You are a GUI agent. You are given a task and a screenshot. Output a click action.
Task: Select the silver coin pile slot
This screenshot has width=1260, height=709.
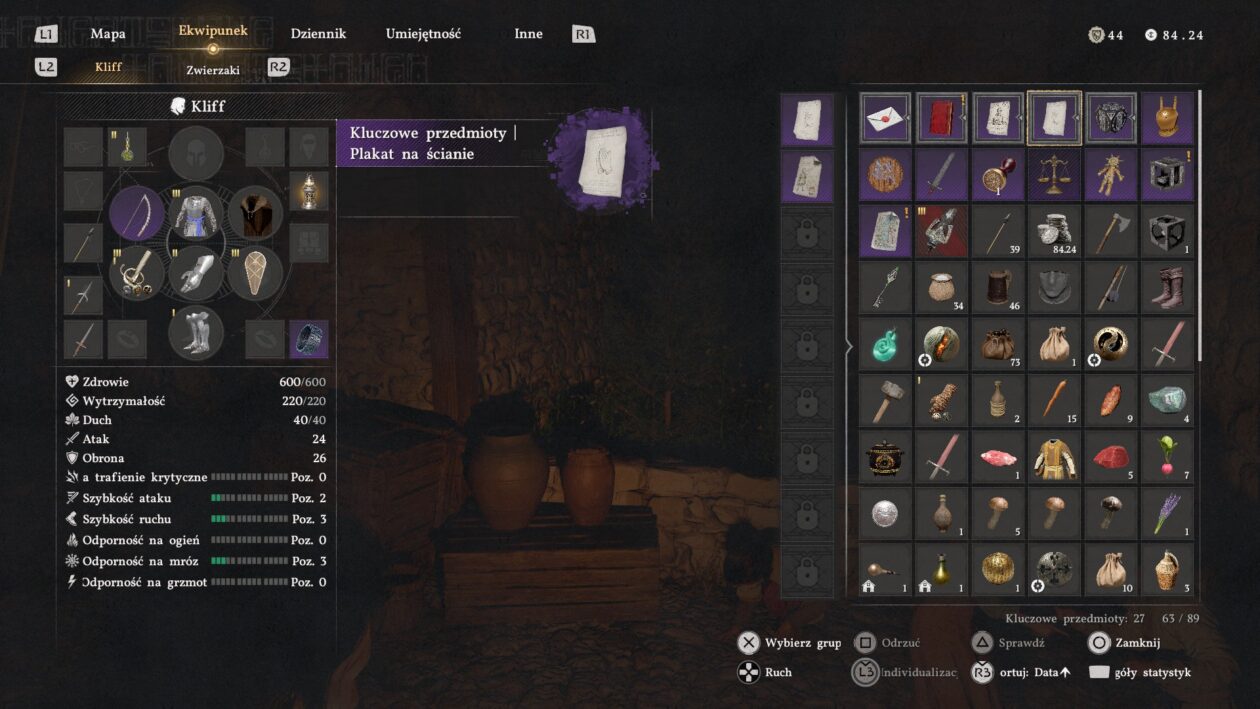coord(1054,231)
